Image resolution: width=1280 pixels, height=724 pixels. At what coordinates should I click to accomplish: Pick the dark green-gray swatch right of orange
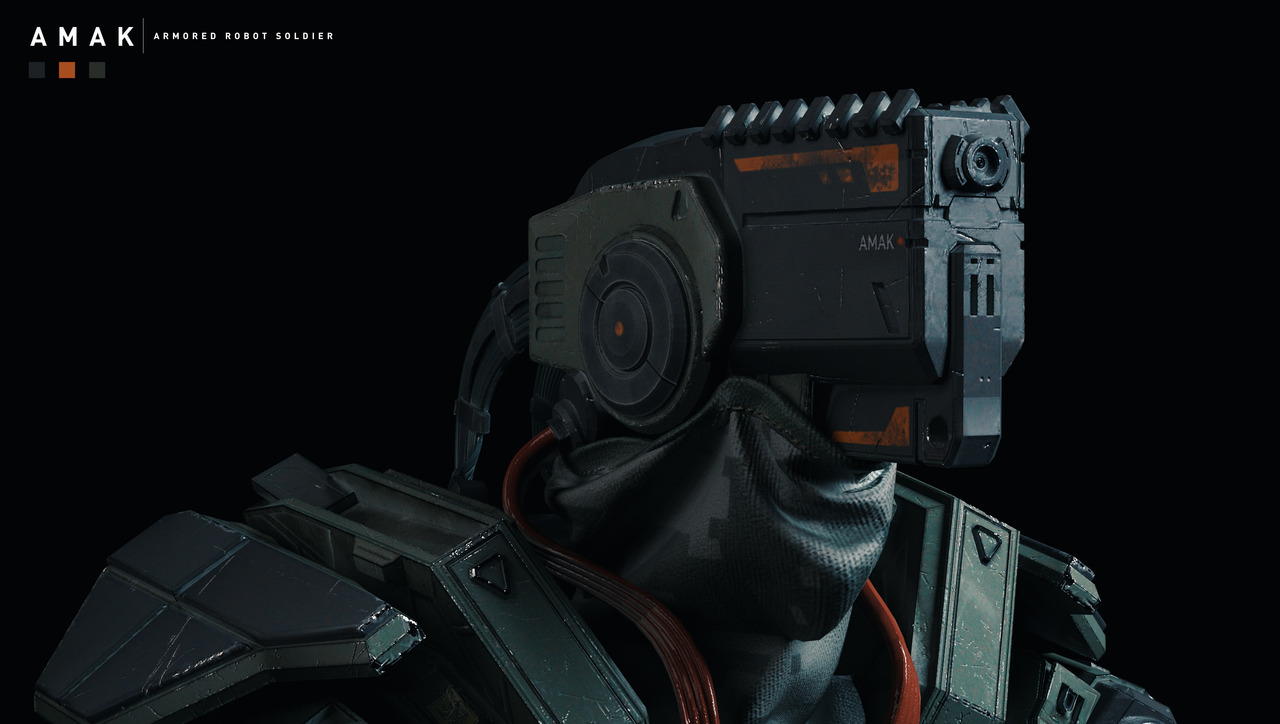pyautogui.click(x=97, y=70)
